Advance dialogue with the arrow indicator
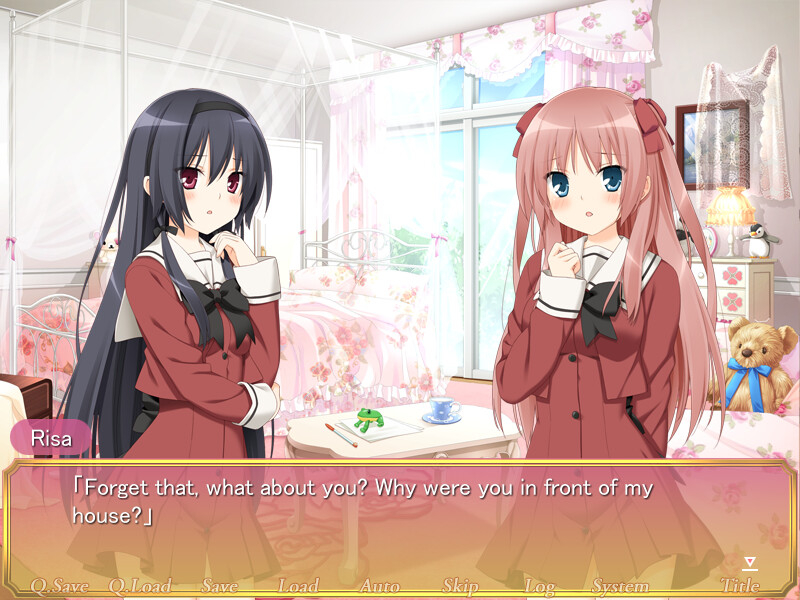The width and height of the screenshot is (800, 600). 751,564
